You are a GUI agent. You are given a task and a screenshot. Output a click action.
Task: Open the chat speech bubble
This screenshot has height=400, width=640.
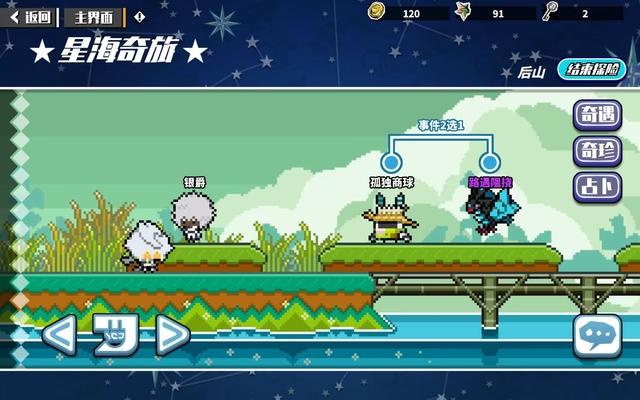[x=597, y=338]
